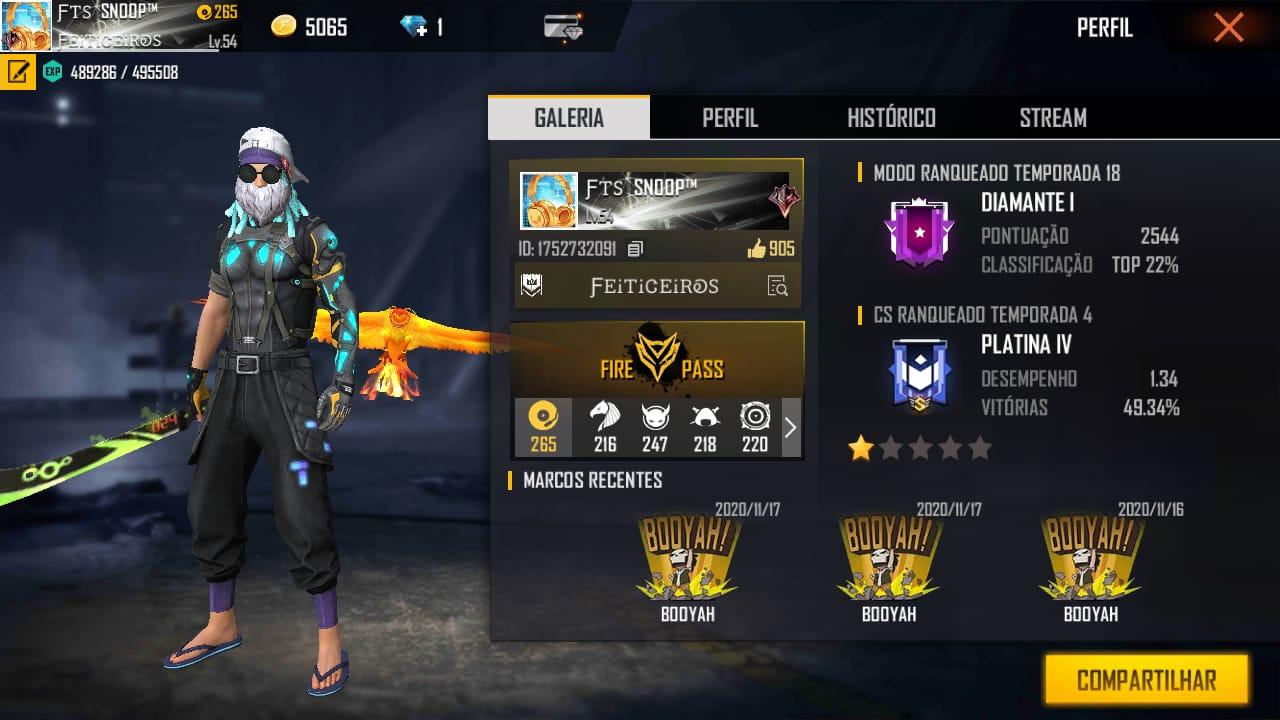Open the Fire Pass banner
This screenshot has height=720, width=1280.
[657, 360]
